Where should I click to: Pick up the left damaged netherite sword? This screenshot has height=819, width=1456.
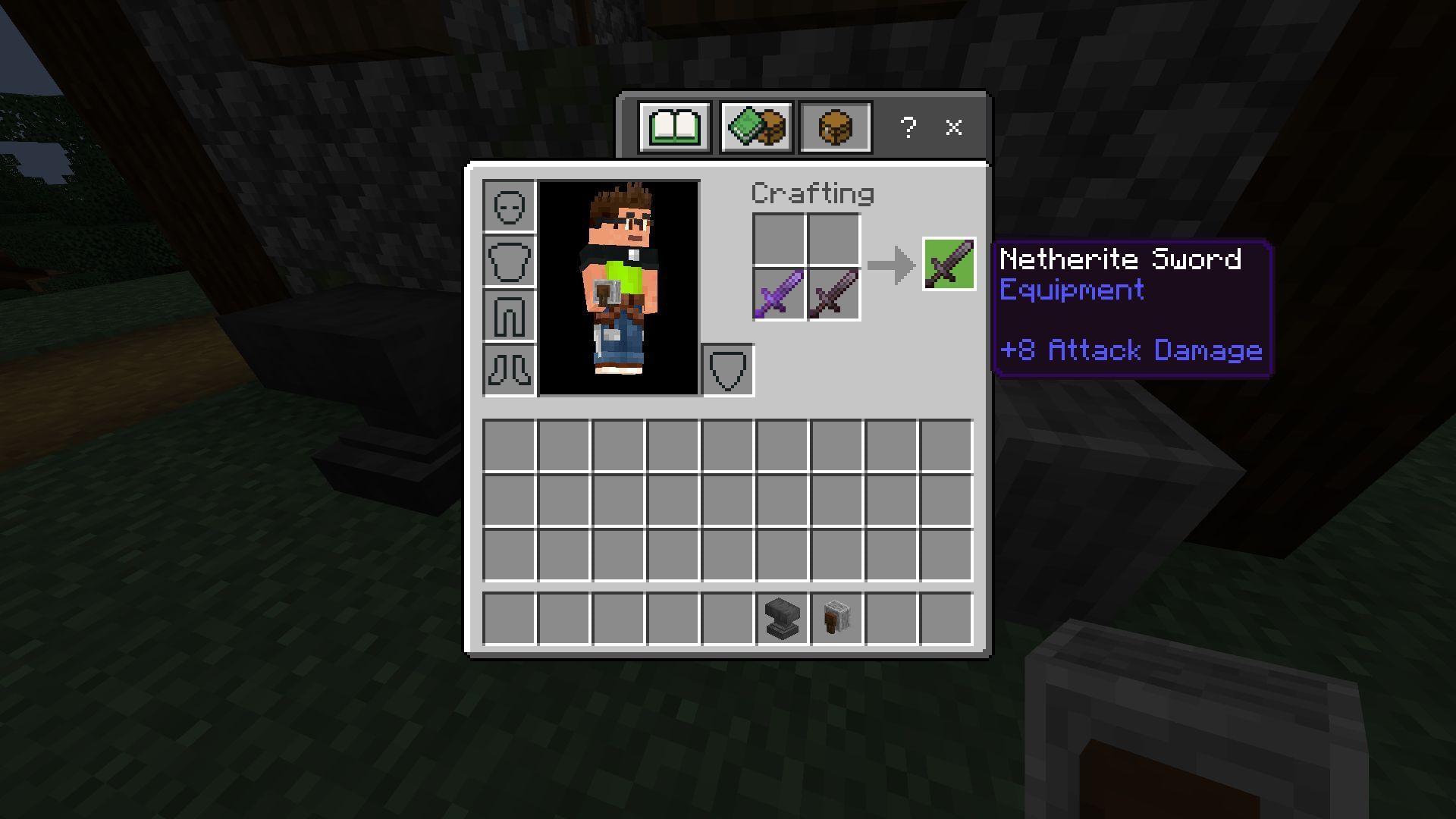(x=779, y=294)
